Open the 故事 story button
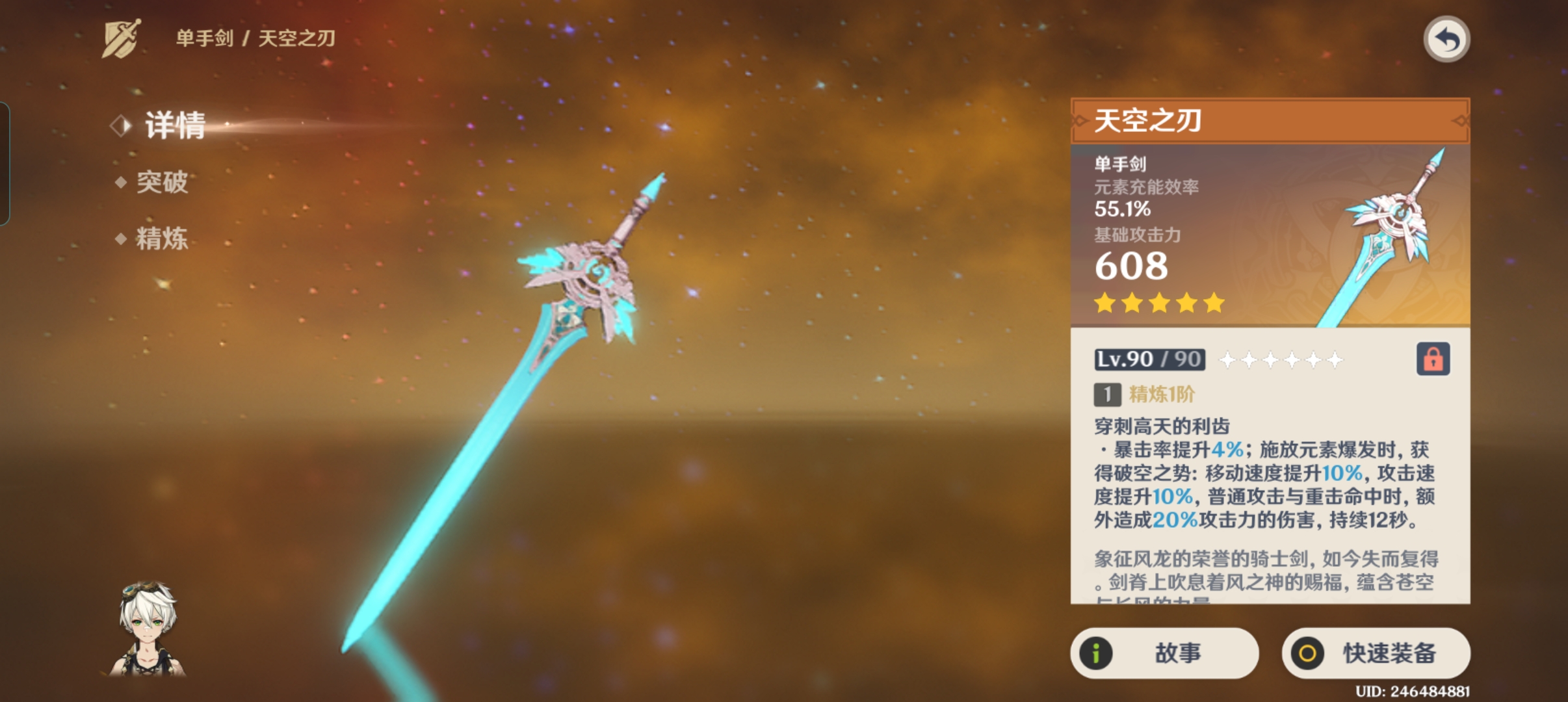The height and width of the screenshot is (702, 1568). pos(1164,653)
